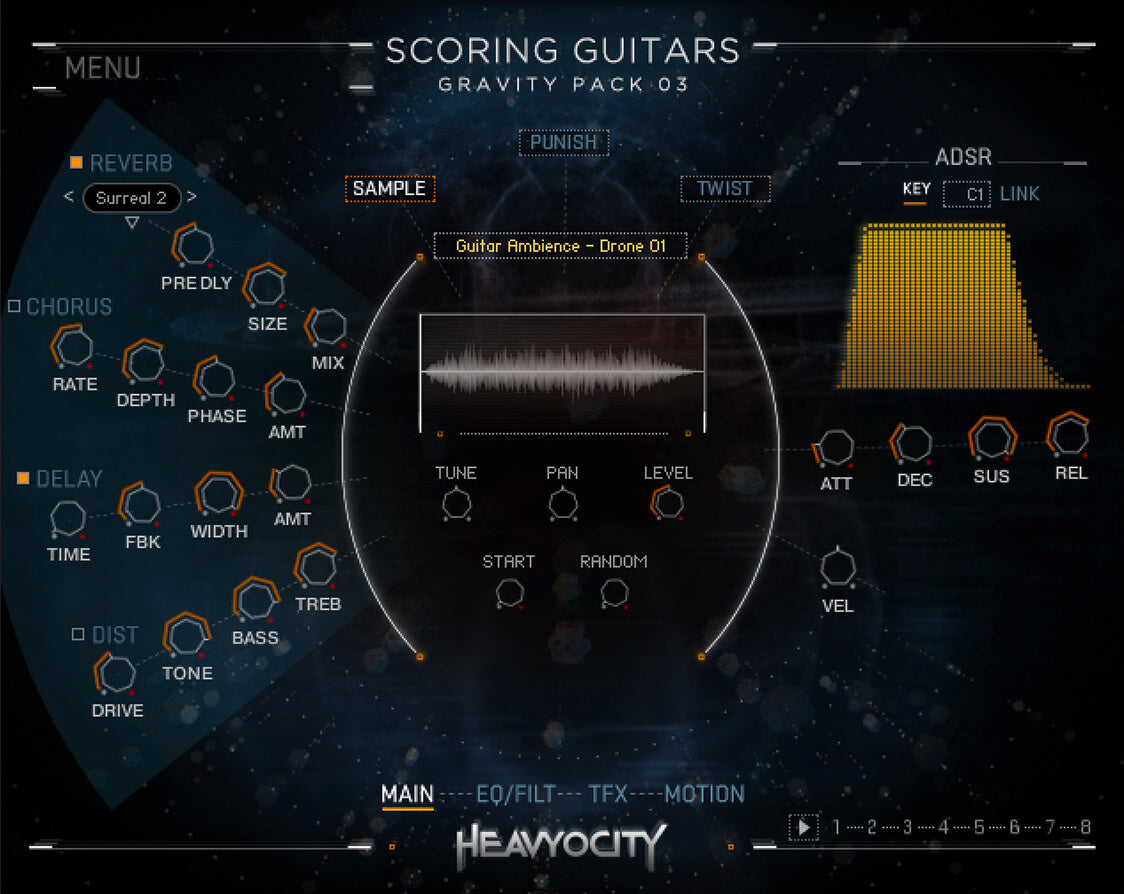Select the PUNISH control
The width and height of the screenshot is (1124, 894).
[x=564, y=143]
